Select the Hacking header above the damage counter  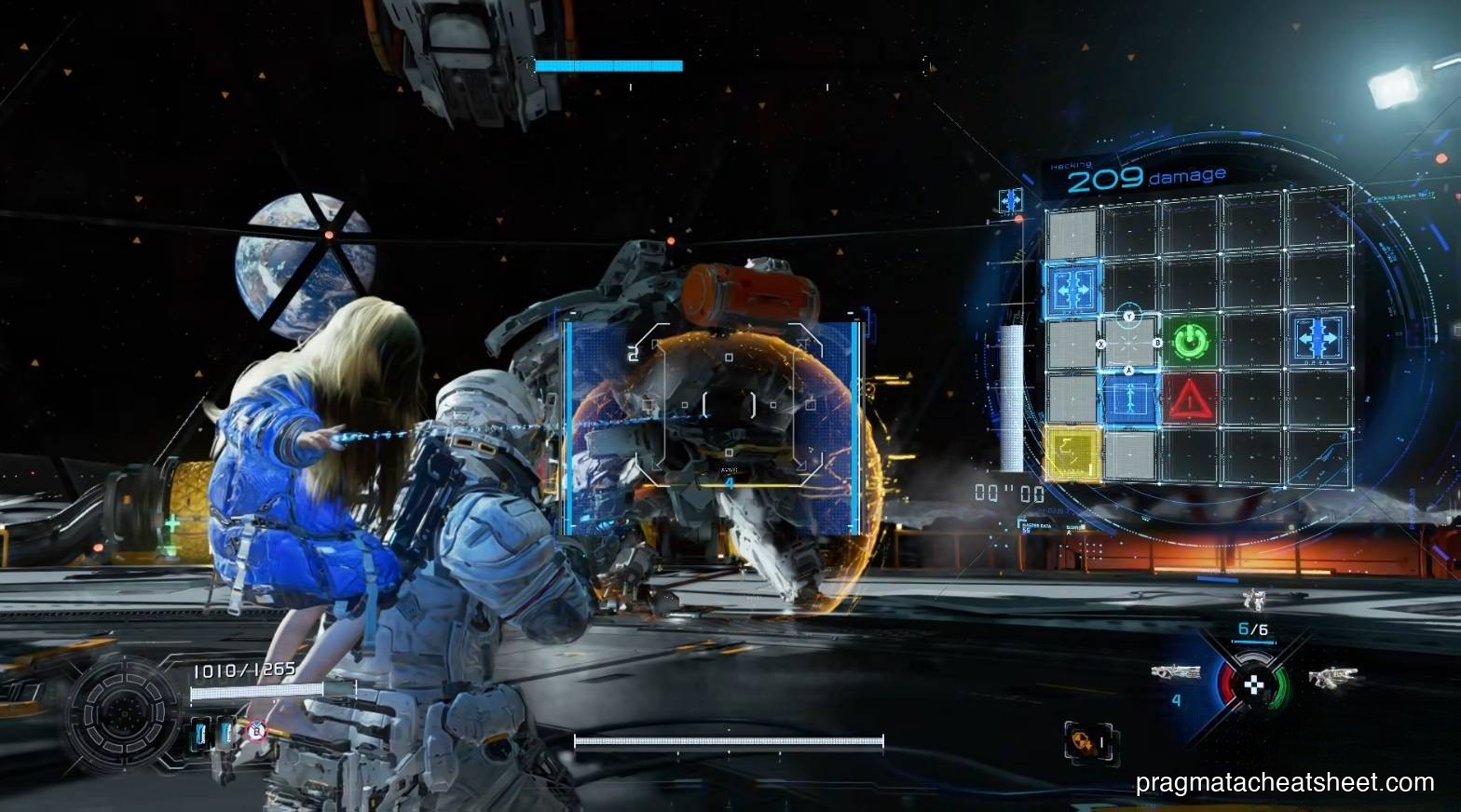coord(1071,165)
